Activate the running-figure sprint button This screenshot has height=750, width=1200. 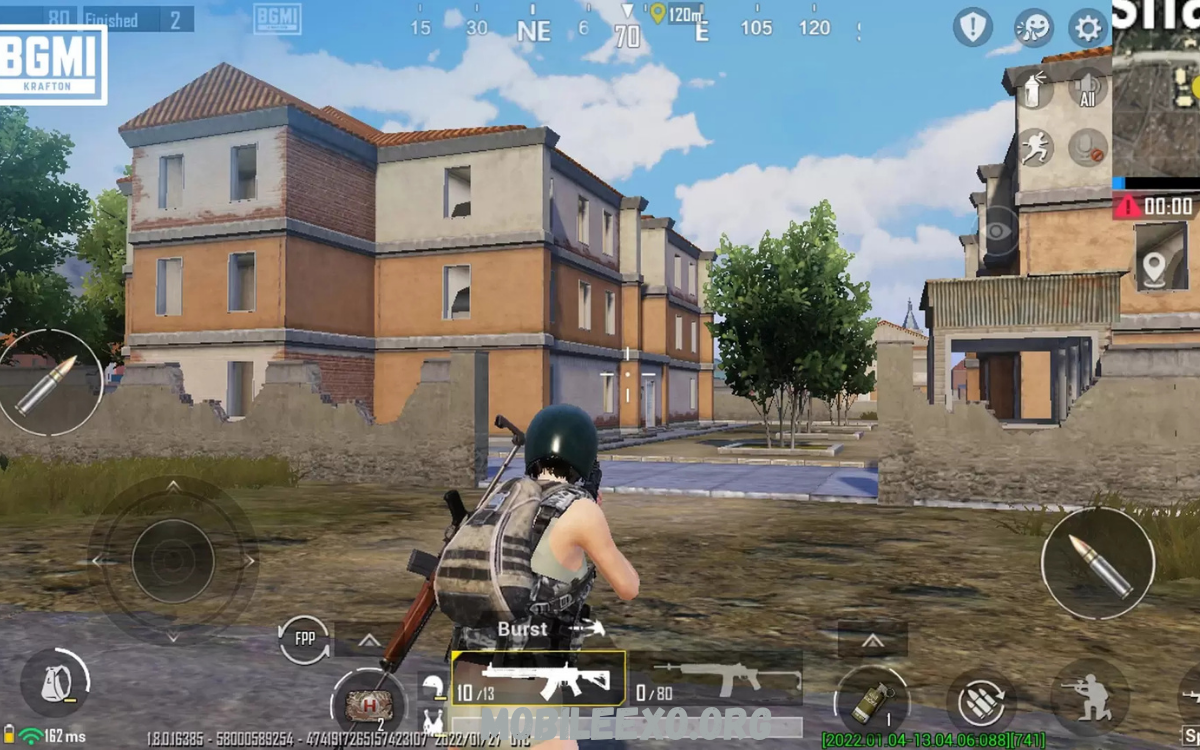click(1034, 148)
